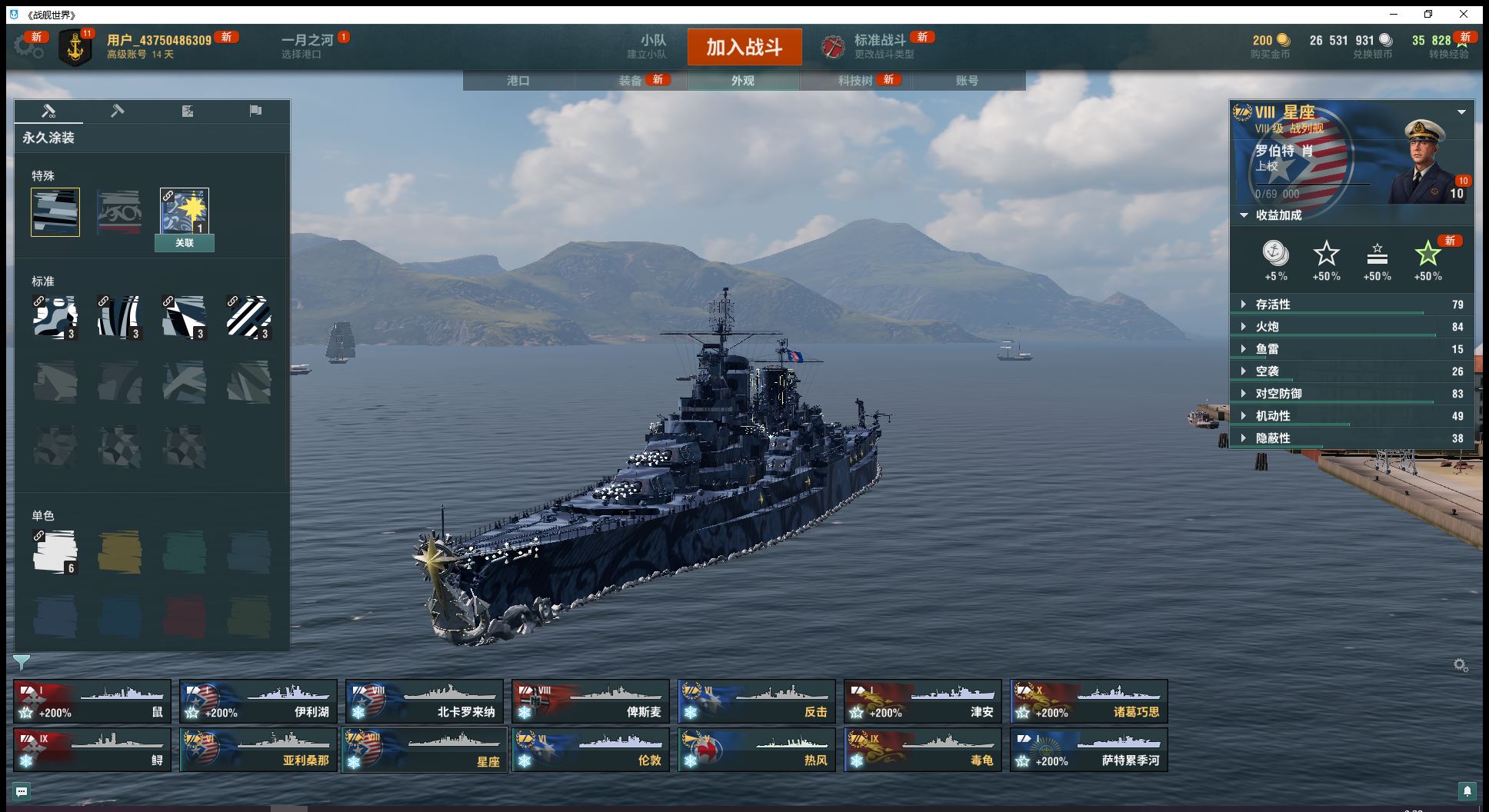Select port 一月之河

coord(308,46)
